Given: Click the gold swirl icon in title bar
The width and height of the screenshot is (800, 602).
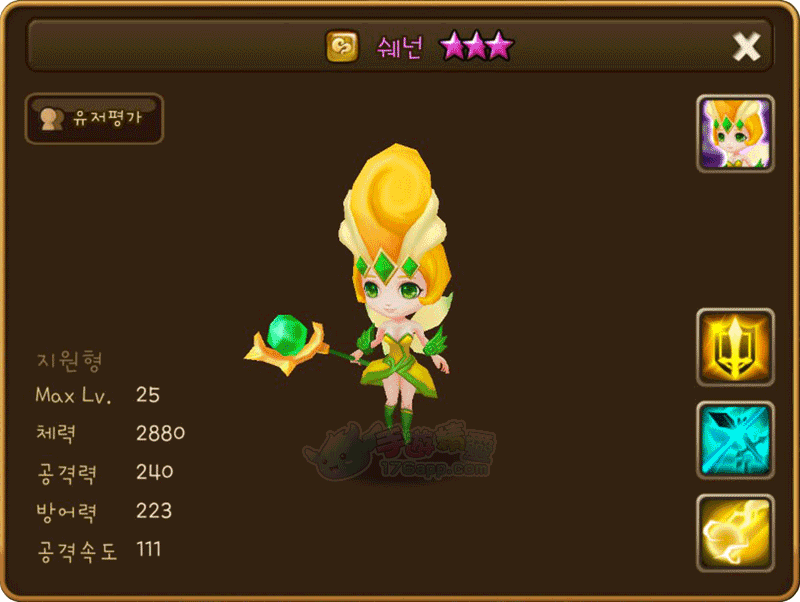Looking at the screenshot, I should (341, 46).
